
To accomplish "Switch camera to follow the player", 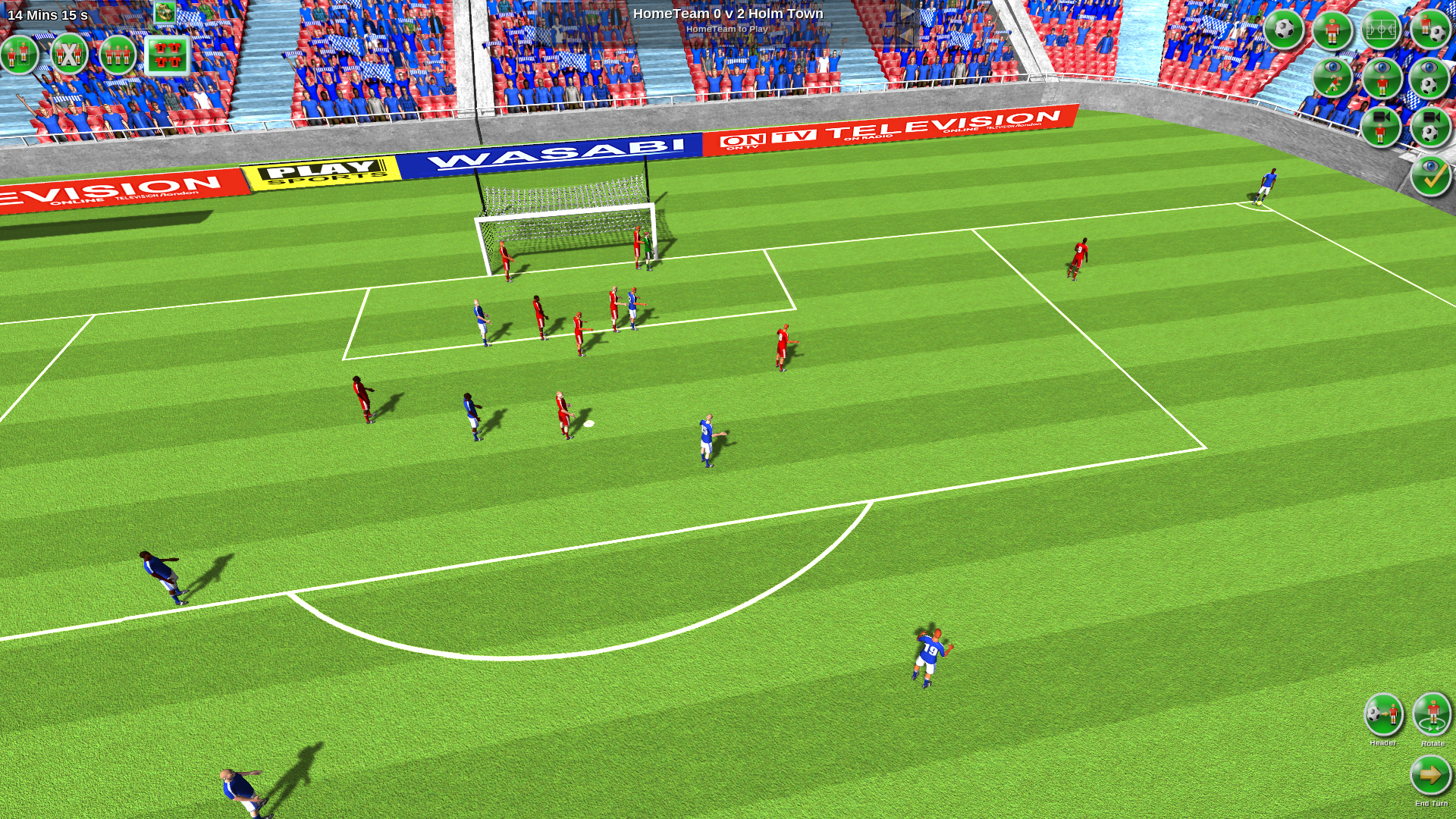I will click(1381, 127).
